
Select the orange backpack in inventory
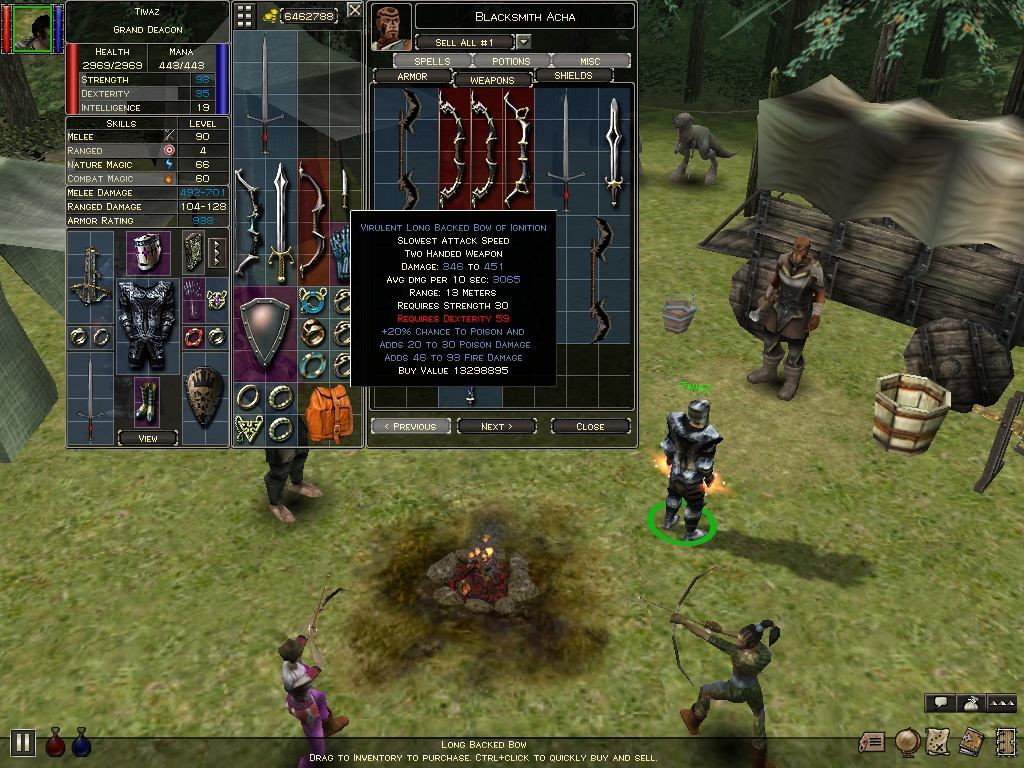pos(325,413)
